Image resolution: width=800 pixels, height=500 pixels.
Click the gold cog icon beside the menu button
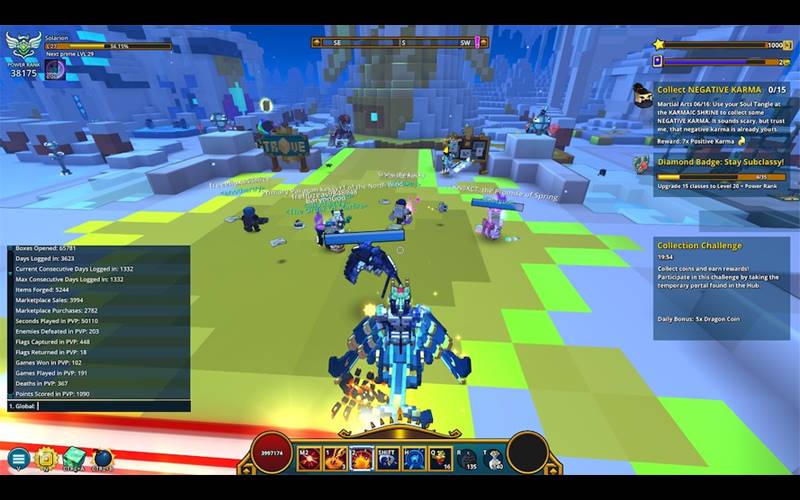[x=45, y=458]
